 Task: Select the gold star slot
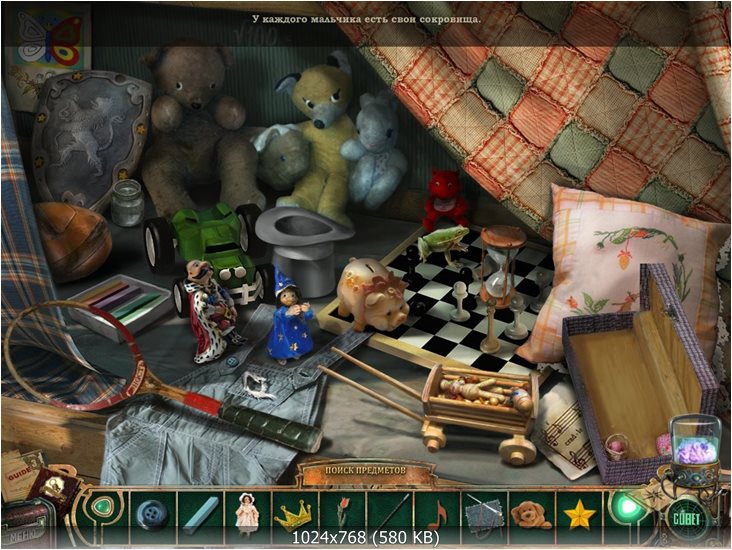click(576, 512)
